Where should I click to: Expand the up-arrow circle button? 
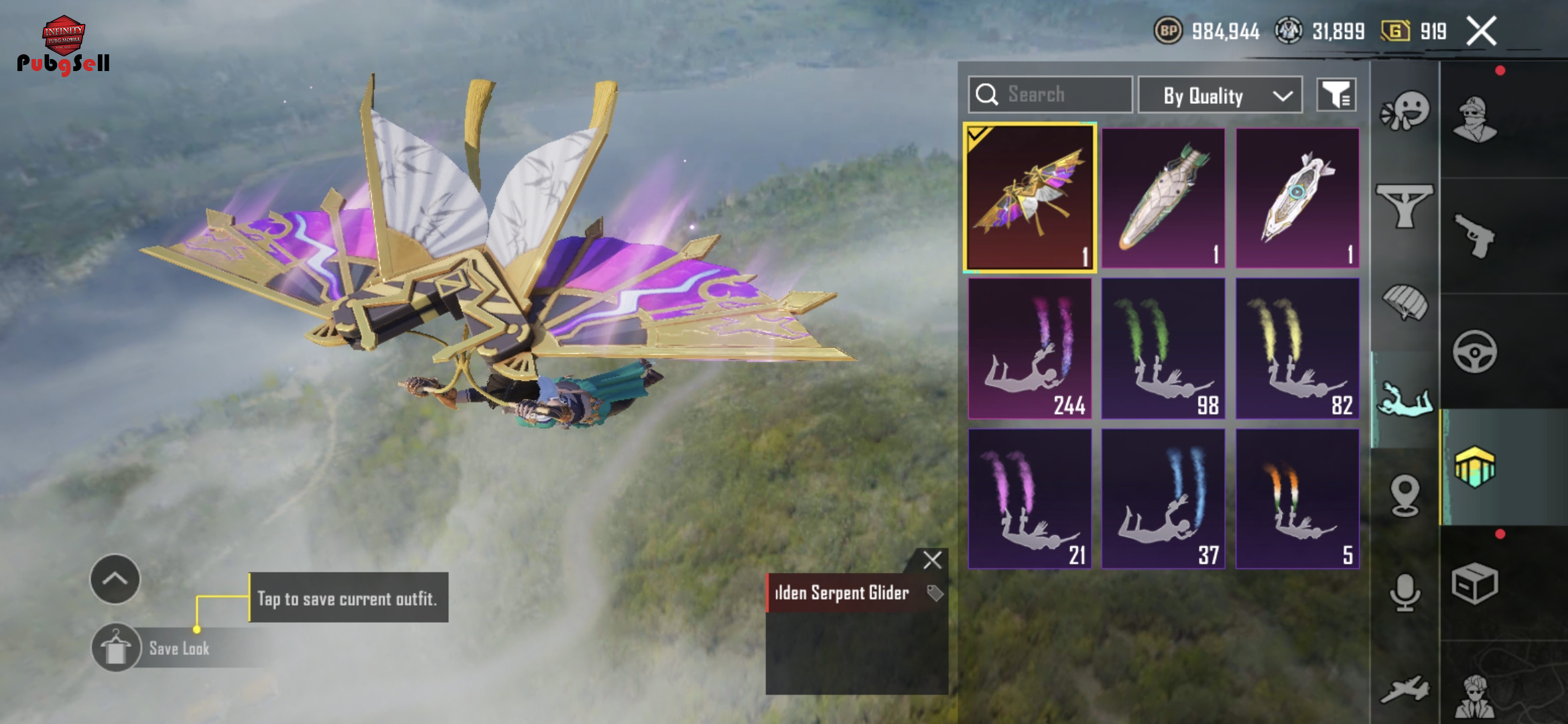click(115, 579)
